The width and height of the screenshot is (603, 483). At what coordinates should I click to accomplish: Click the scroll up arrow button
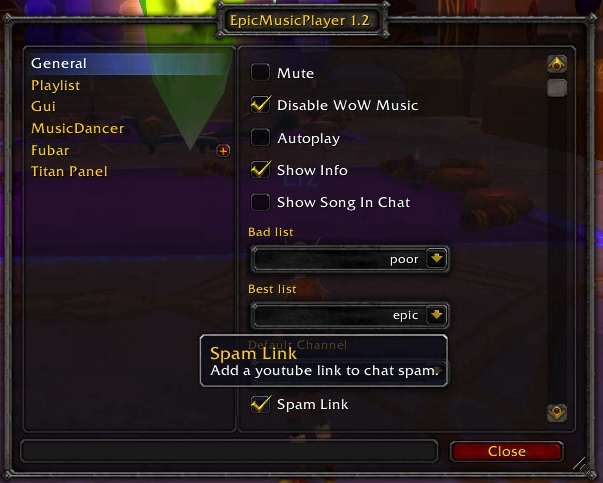click(x=557, y=66)
